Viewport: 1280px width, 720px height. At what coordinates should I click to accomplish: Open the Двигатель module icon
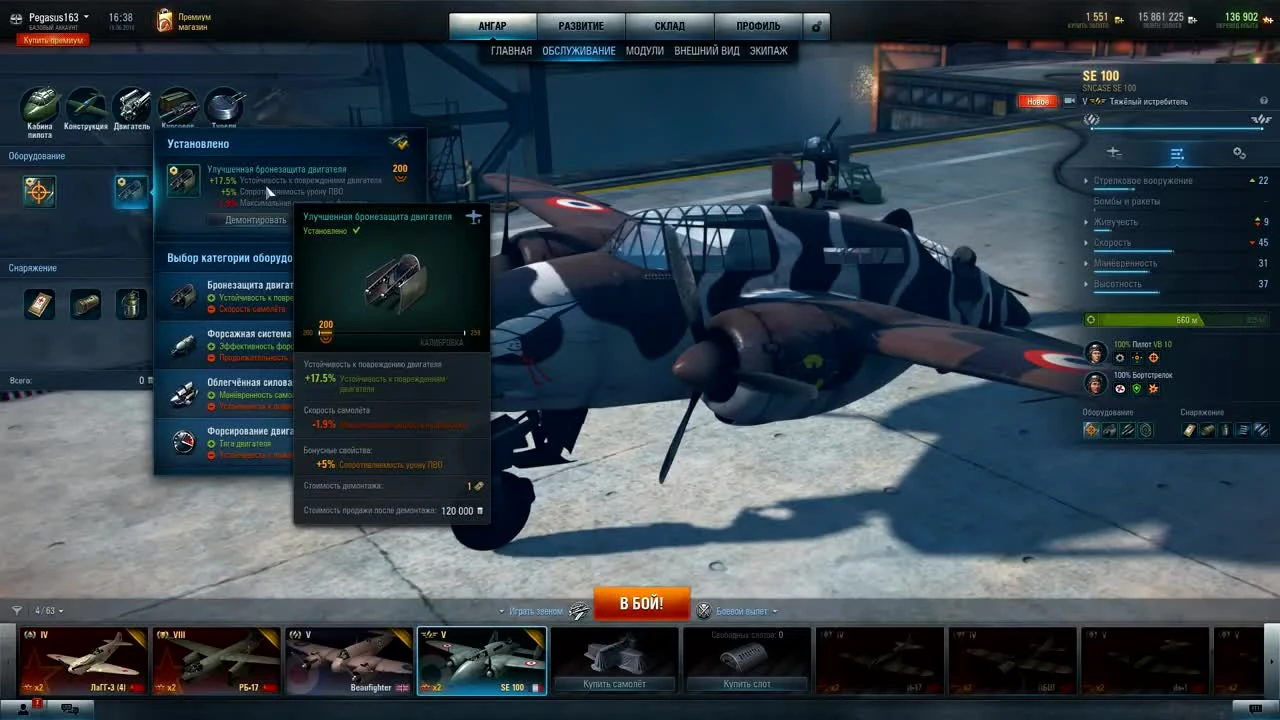[133, 105]
